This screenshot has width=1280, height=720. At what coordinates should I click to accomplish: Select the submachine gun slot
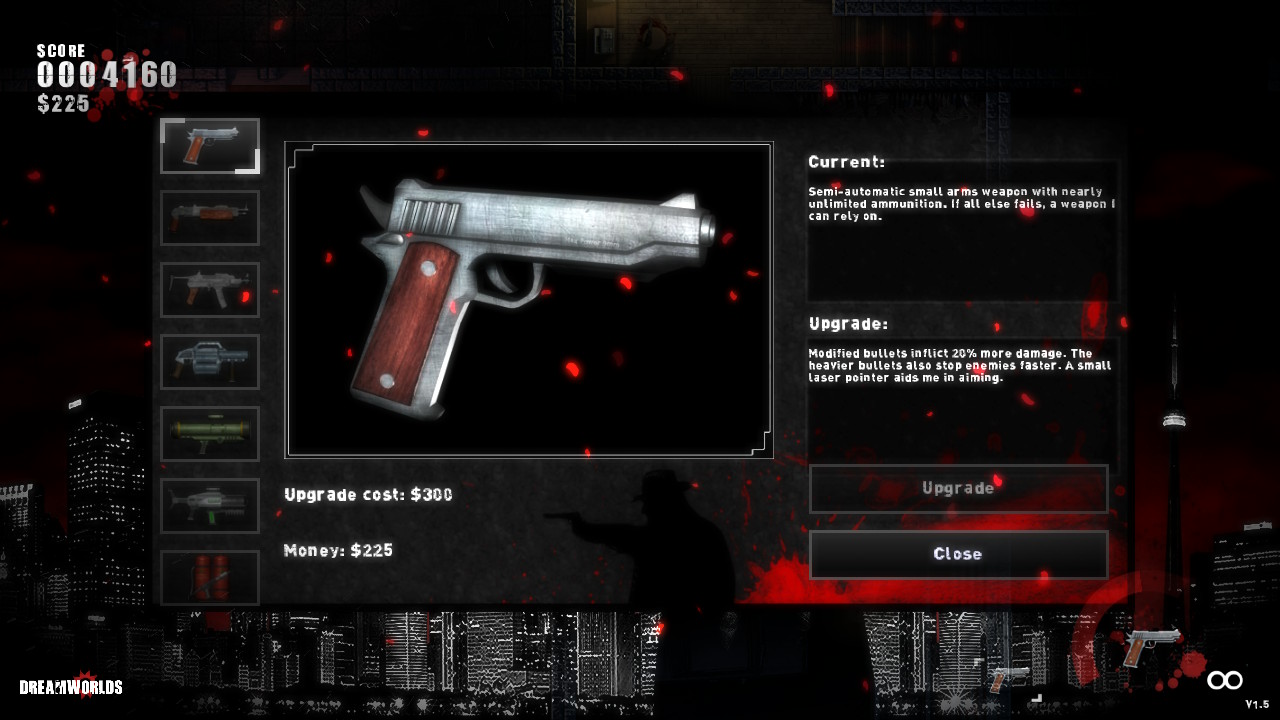[210, 290]
